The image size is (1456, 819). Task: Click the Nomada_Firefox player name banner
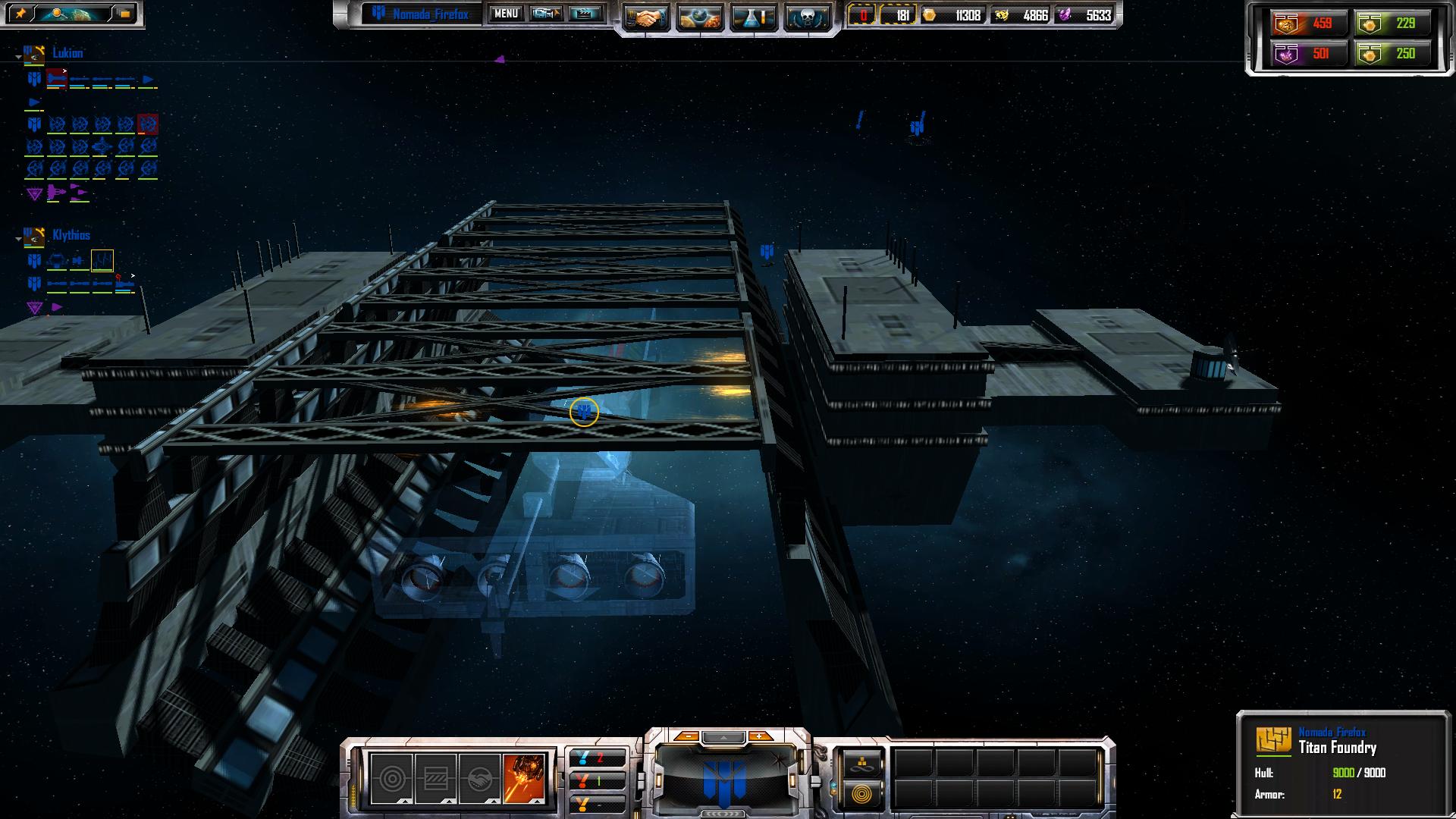430,14
